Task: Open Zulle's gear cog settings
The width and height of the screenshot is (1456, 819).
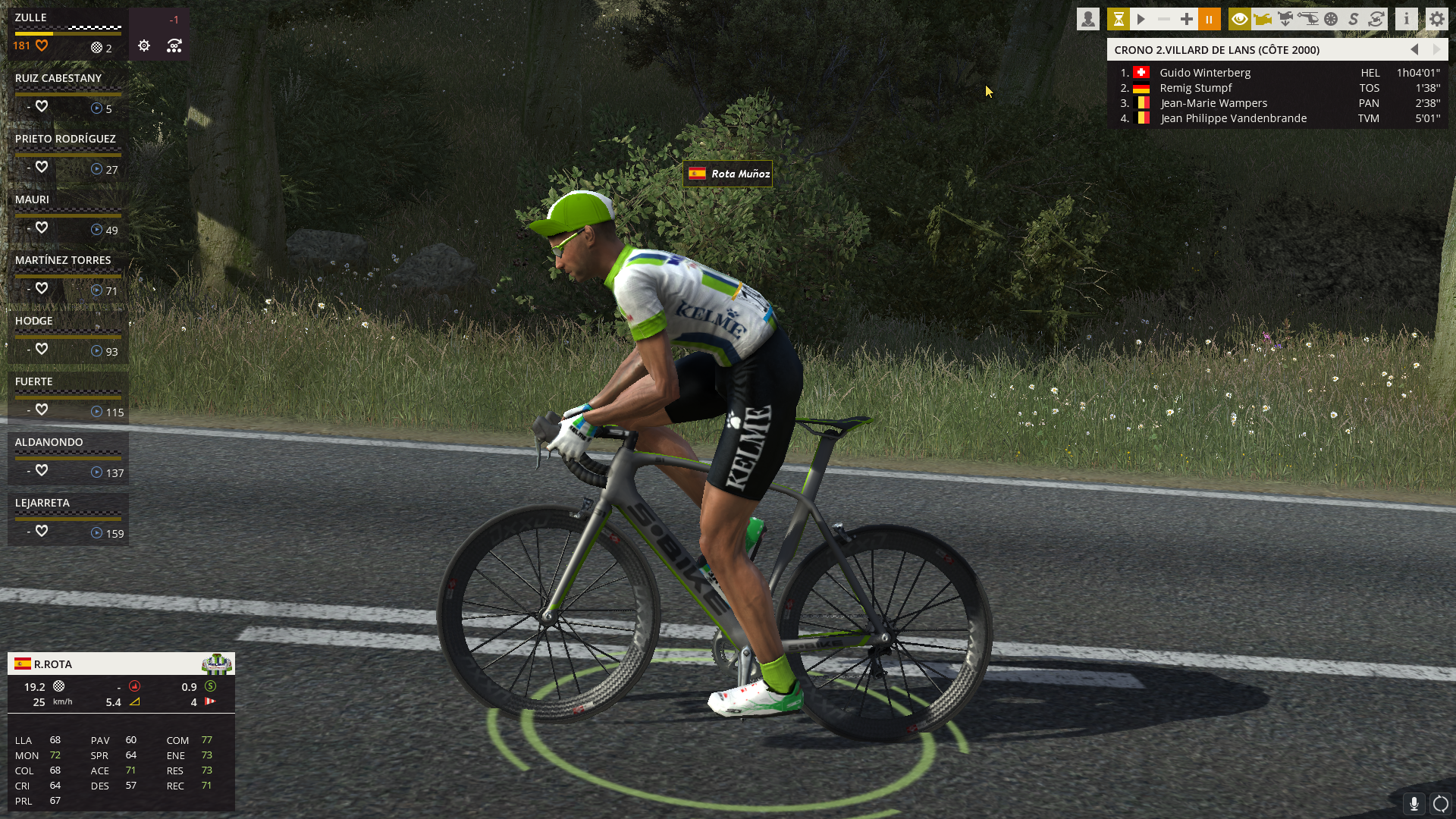Action: 144,46
